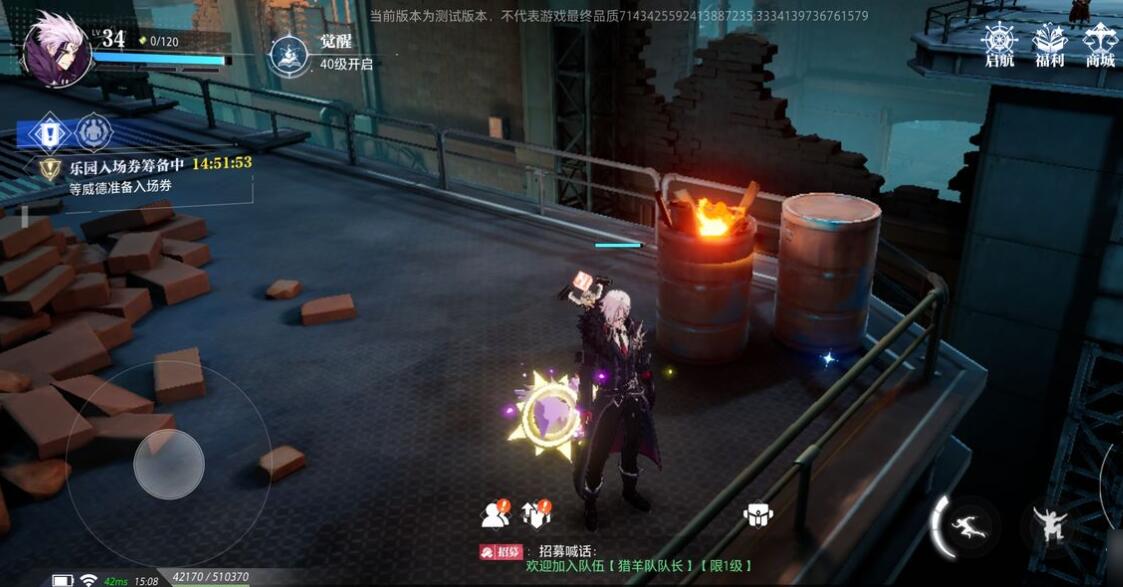Open the character profile from the avatar portrait

click(56, 47)
